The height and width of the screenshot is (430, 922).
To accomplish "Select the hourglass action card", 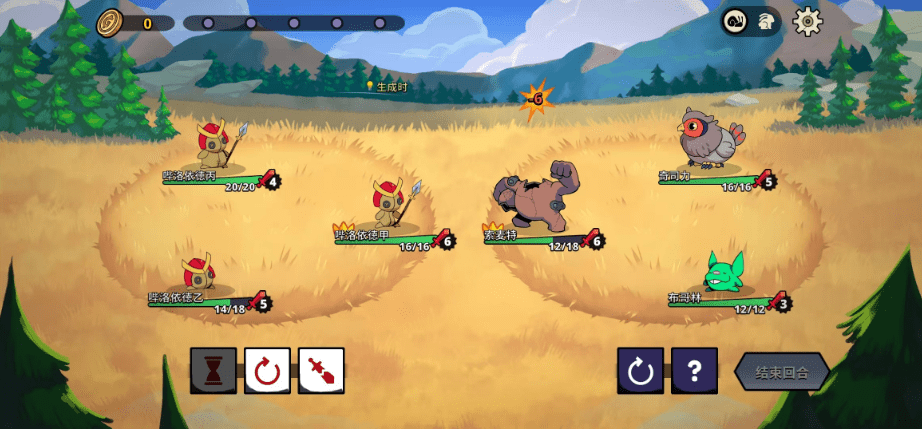I will click(214, 371).
